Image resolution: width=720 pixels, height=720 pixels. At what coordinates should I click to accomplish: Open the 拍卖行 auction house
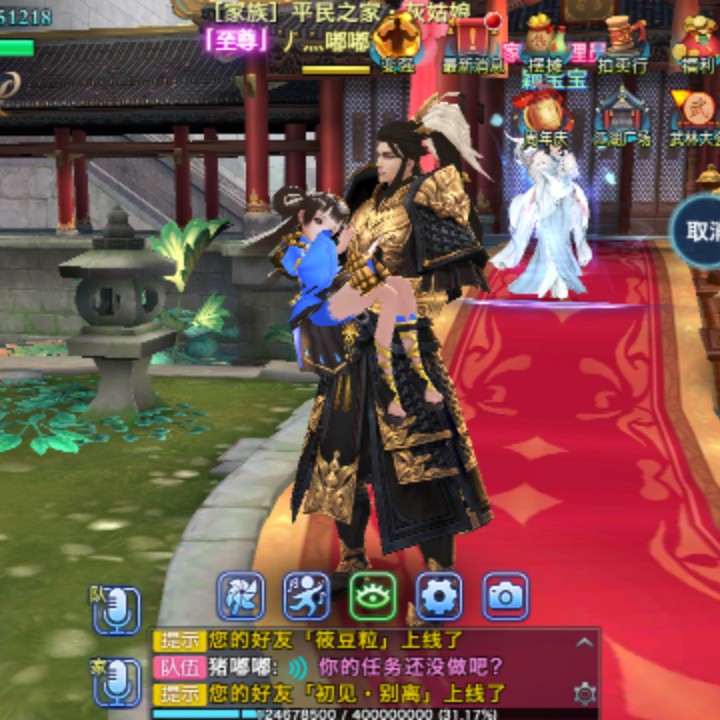pos(622,40)
